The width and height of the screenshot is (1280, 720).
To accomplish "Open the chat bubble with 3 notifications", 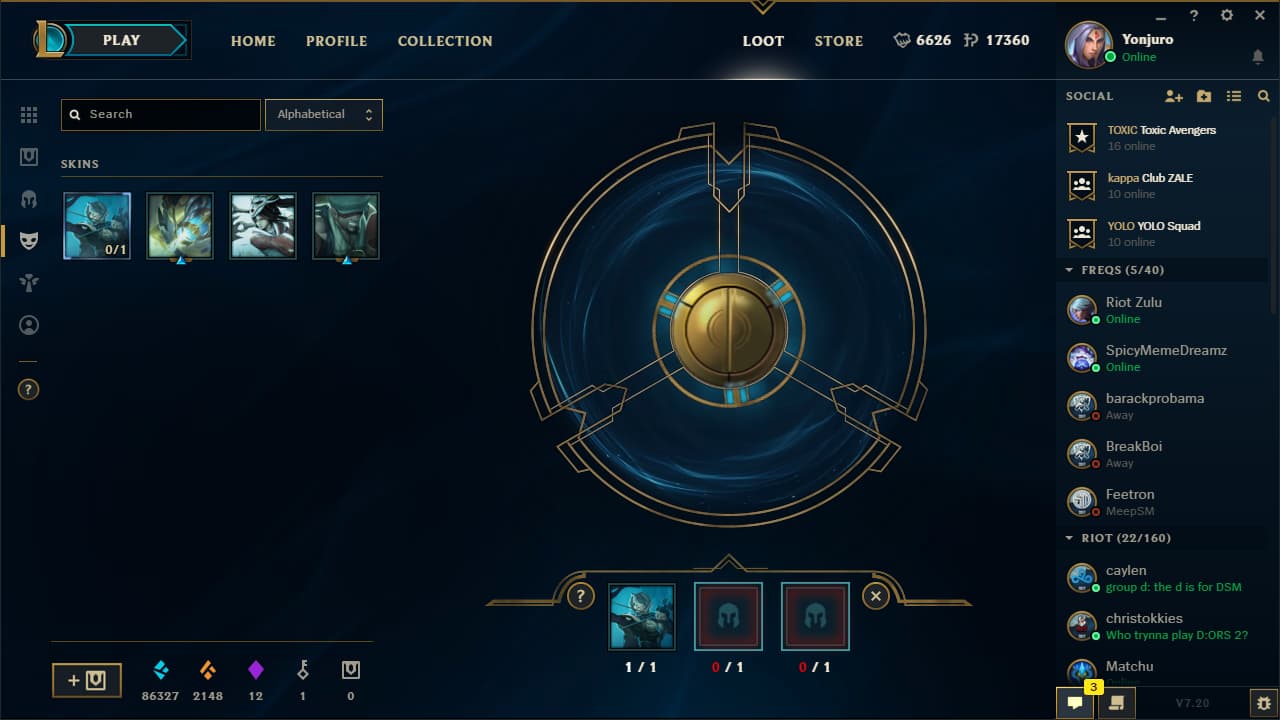I will click(x=1074, y=703).
